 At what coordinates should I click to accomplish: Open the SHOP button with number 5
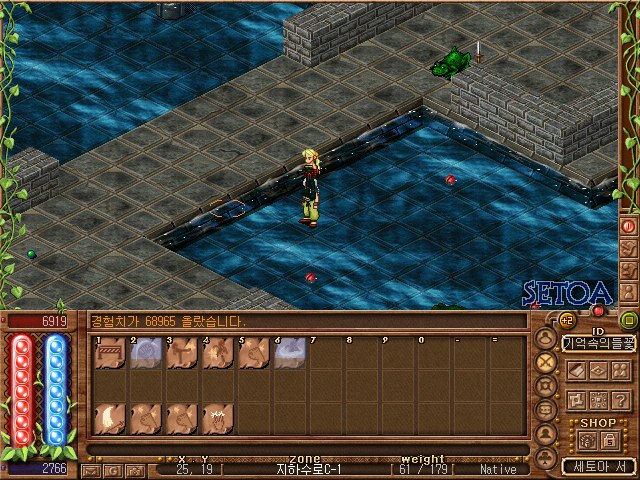(x=609, y=440)
